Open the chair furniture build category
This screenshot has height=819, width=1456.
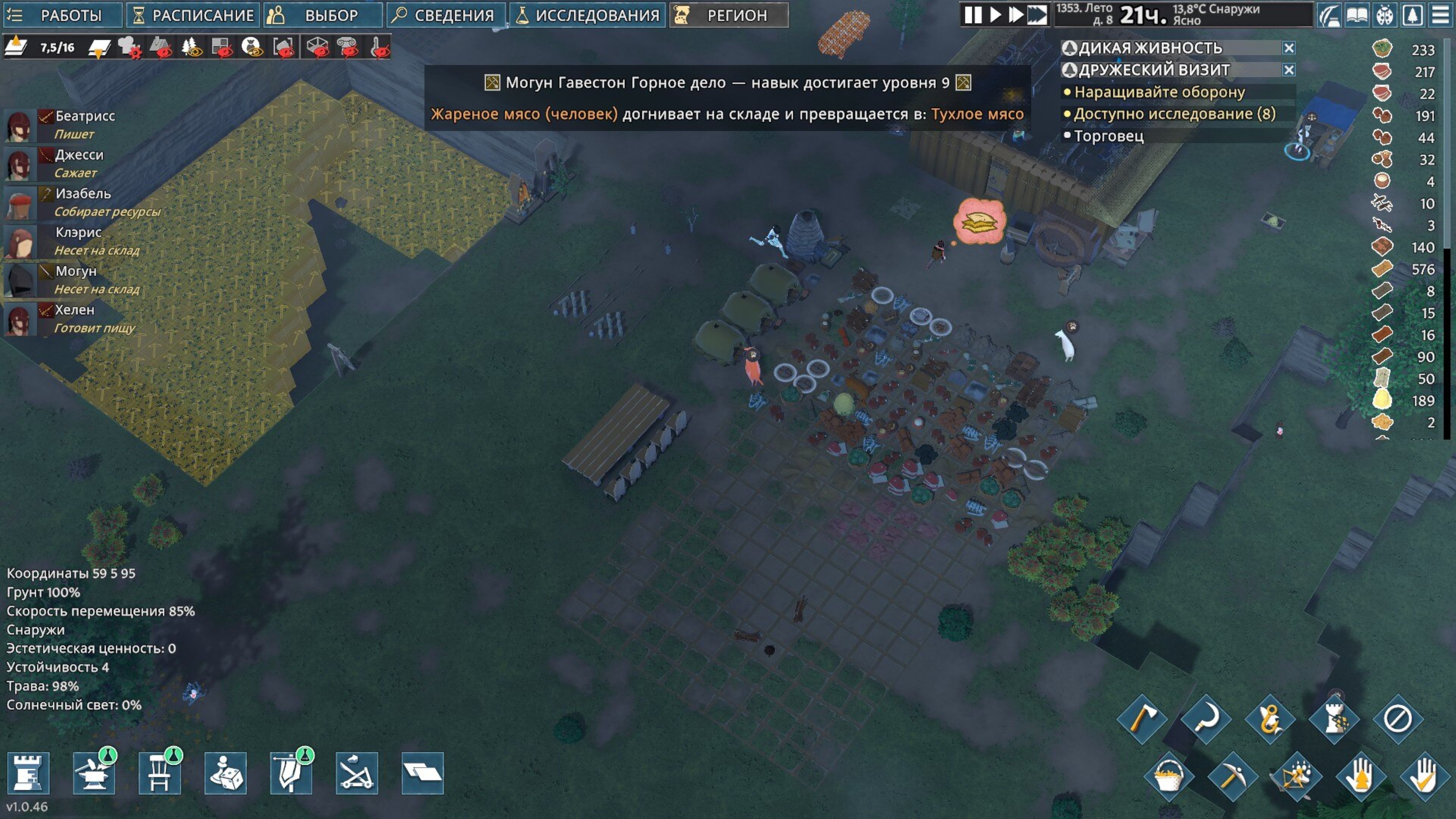pyautogui.click(x=159, y=773)
